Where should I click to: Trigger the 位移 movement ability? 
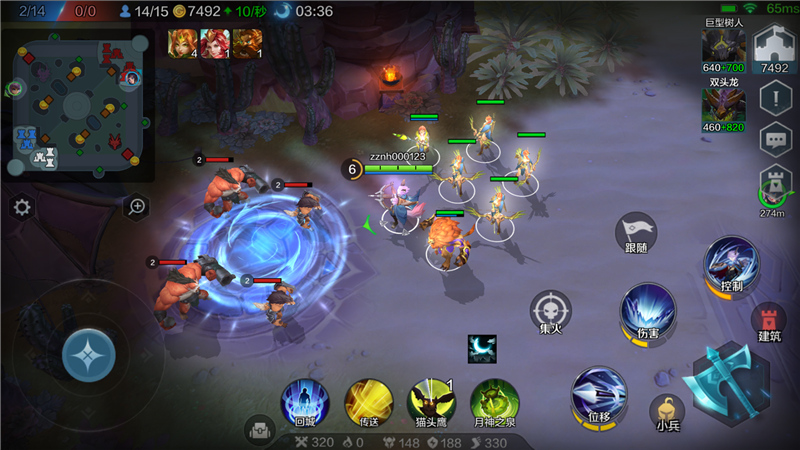(599, 395)
